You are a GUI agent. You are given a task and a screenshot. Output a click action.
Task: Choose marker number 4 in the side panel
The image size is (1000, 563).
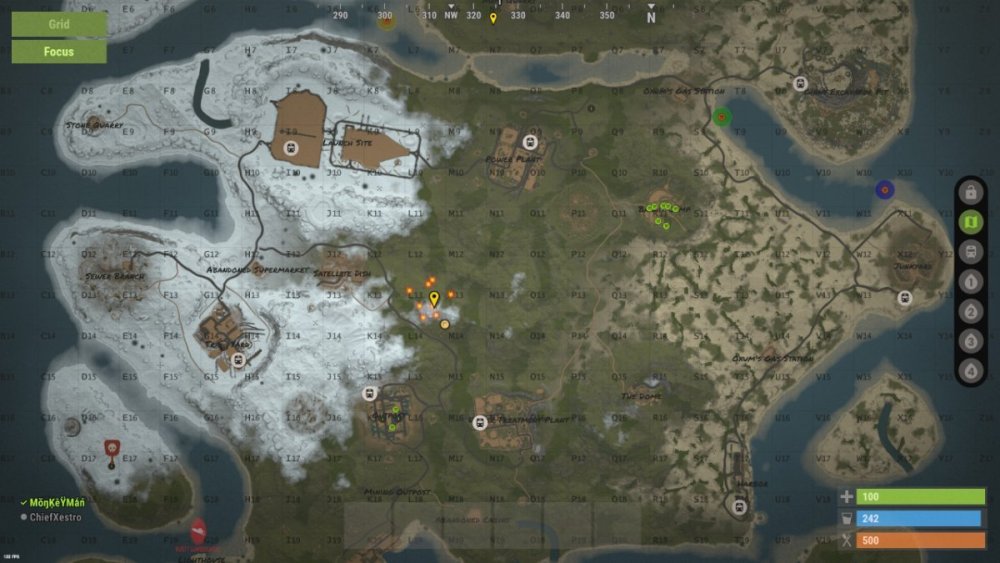(x=969, y=371)
